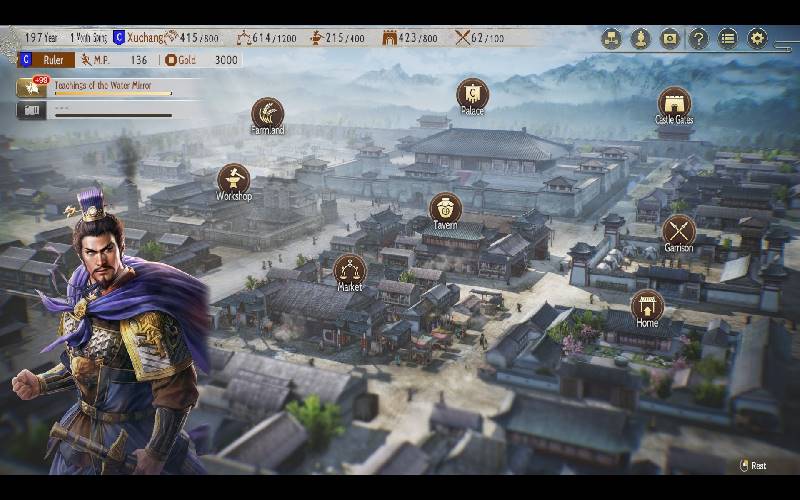This screenshot has height=500, width=800.
Task: Open the settings gear icon
Action: point(757,39)
